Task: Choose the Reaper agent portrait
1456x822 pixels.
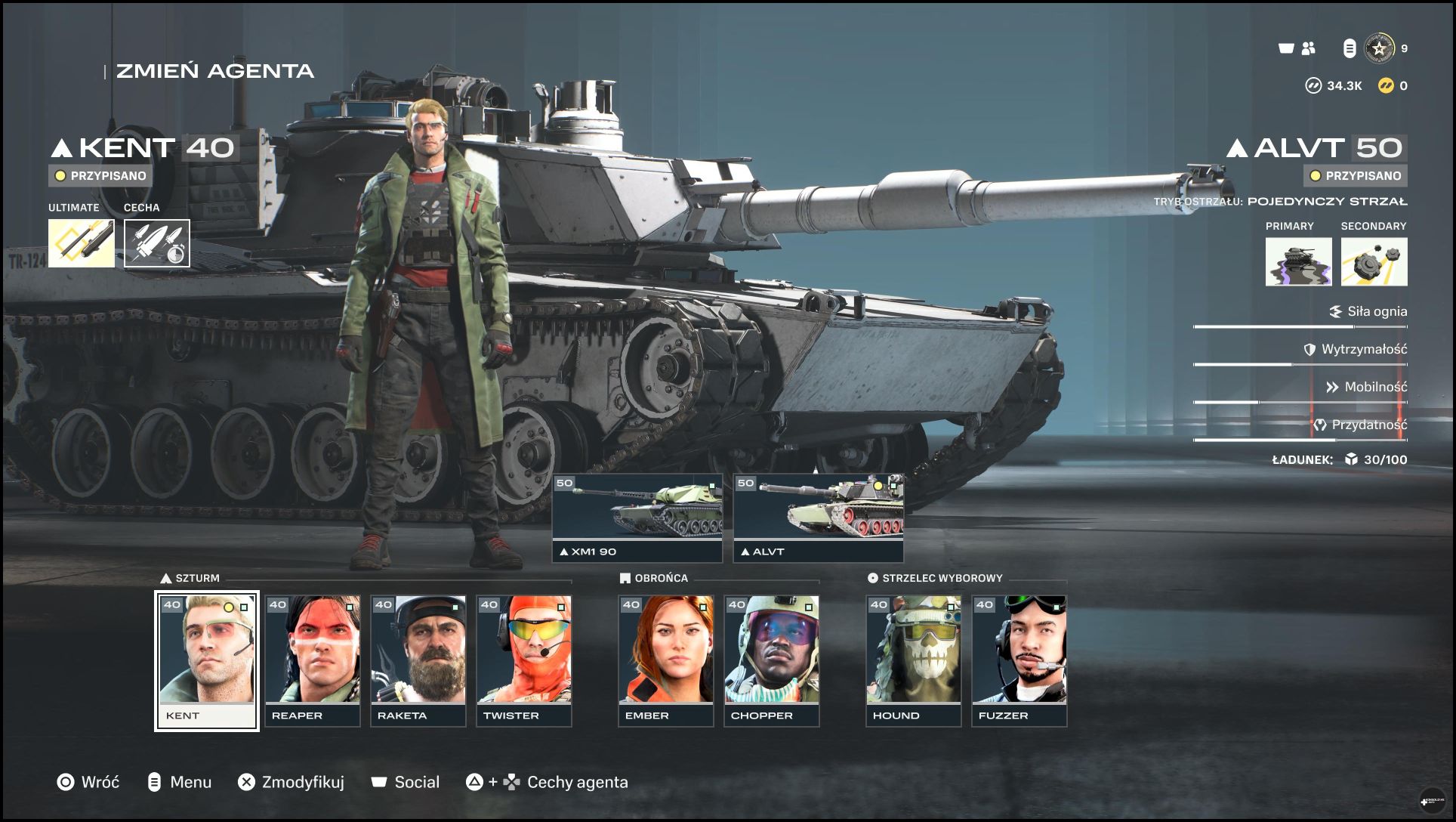Action: click(x=313, y=660)
